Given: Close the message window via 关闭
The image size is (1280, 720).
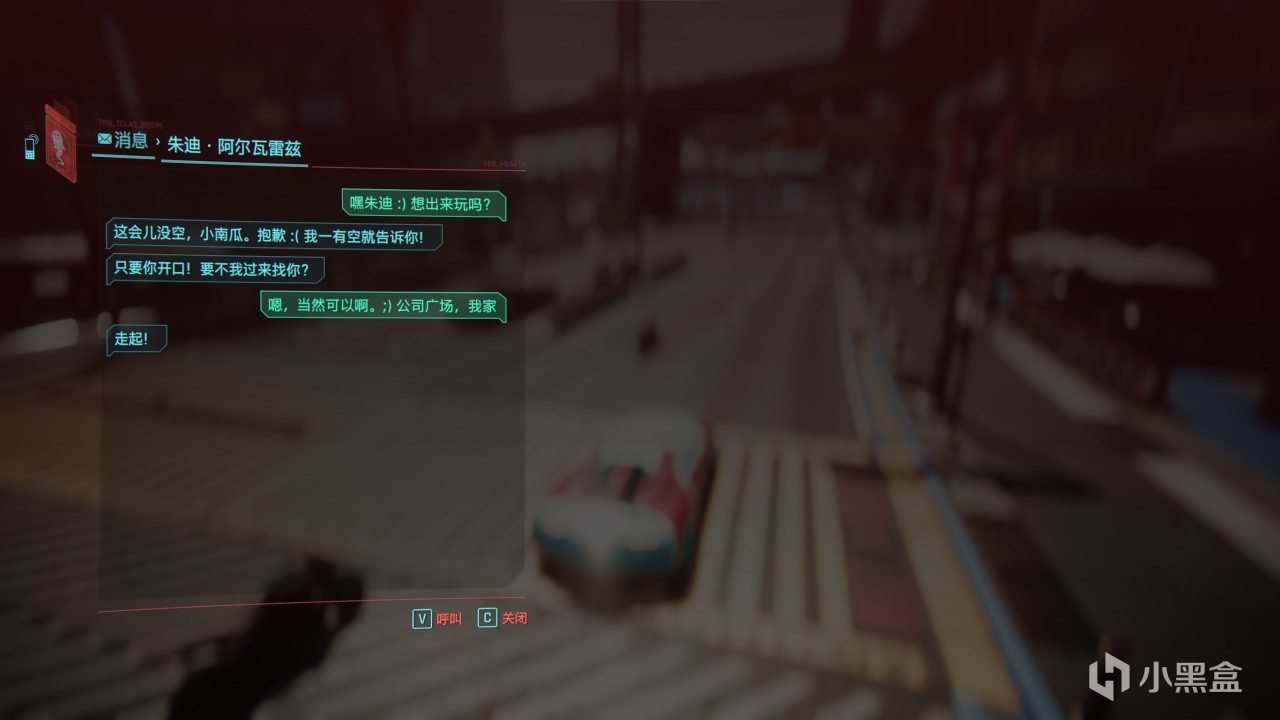Looking at the screenshot, I should point(502,618).
